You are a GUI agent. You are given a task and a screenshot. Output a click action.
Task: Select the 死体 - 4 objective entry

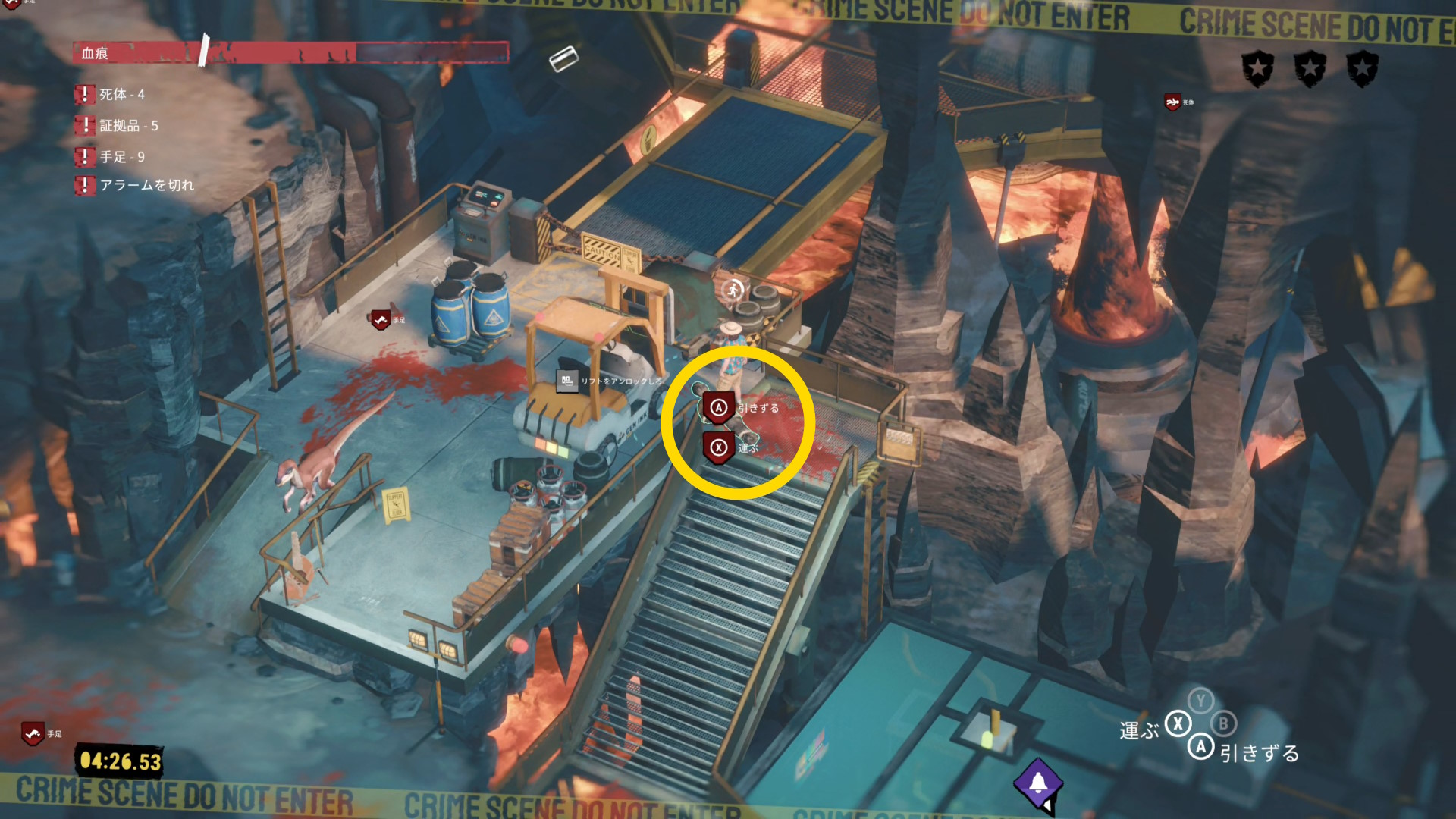tap(121, 95)
